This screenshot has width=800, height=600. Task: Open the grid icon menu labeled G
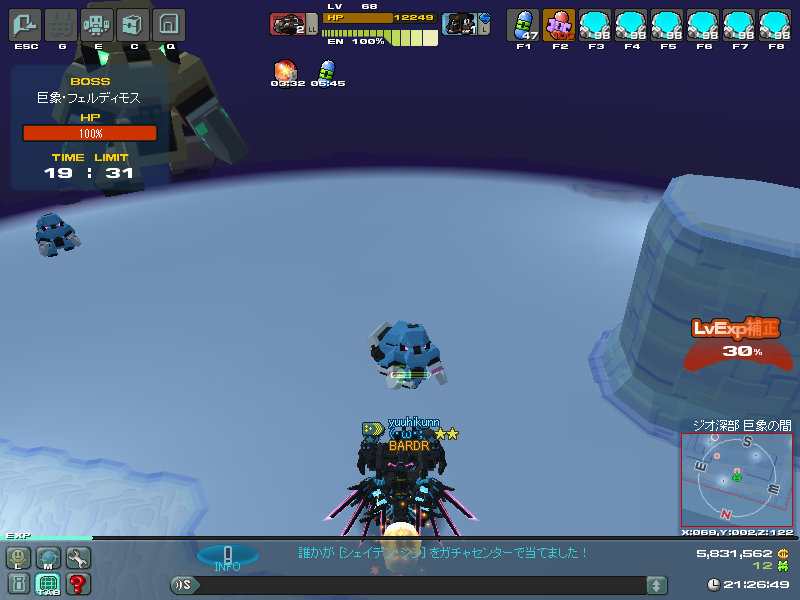tap(61, 24)
